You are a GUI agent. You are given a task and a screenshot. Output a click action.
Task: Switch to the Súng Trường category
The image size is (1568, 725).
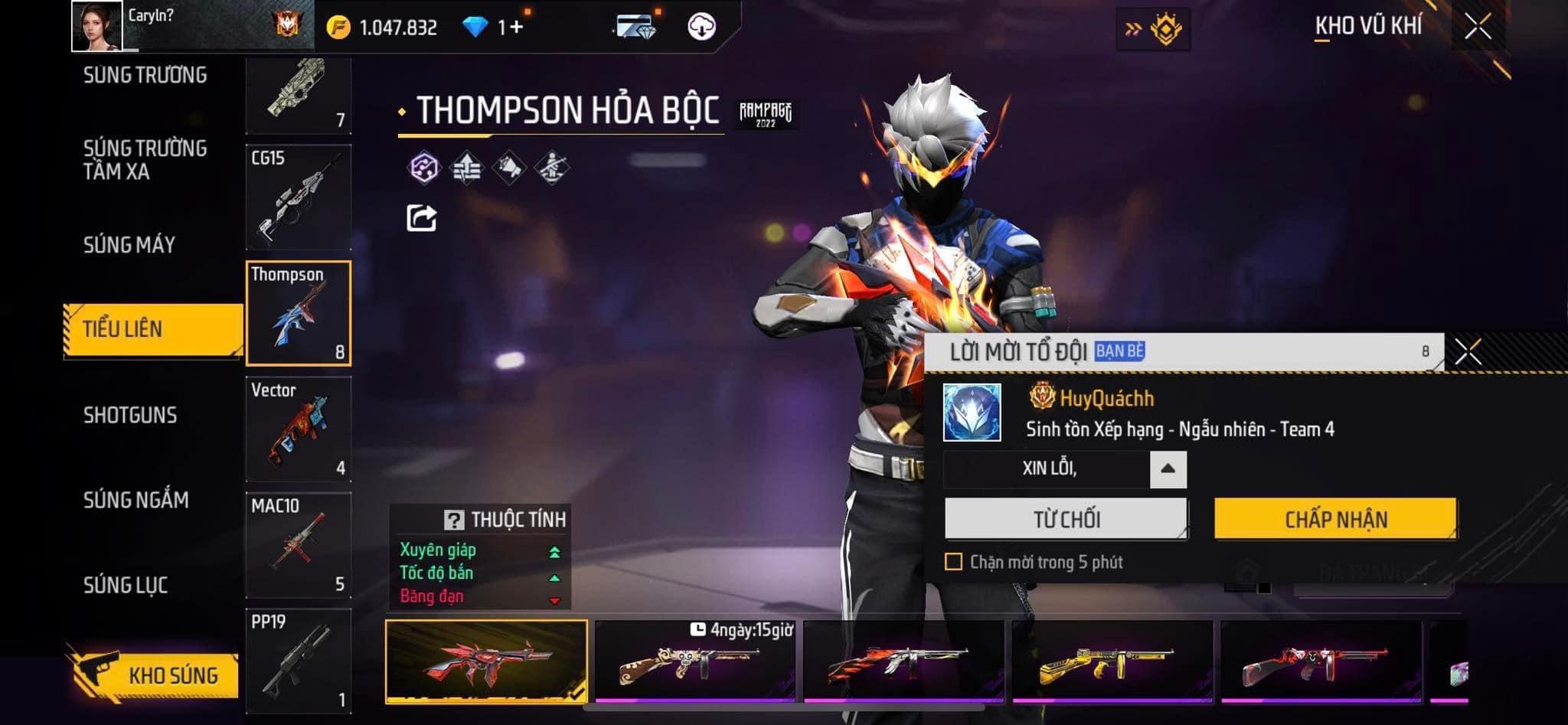tap(145, 75)
